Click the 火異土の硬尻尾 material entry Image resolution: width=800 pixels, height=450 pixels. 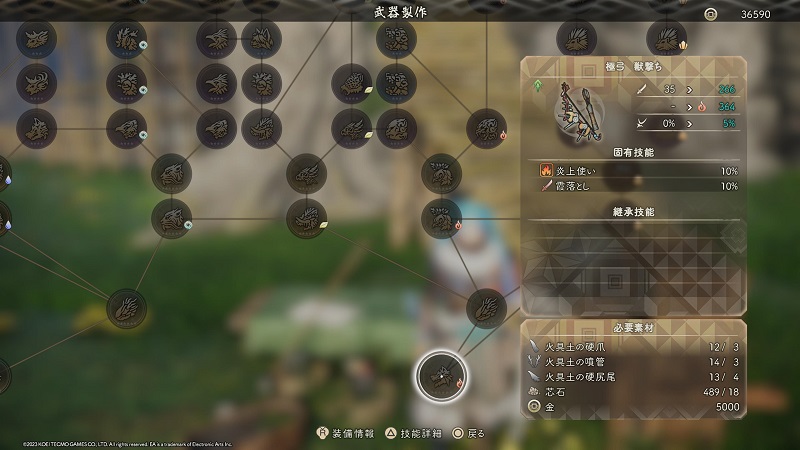click(635, 376)
